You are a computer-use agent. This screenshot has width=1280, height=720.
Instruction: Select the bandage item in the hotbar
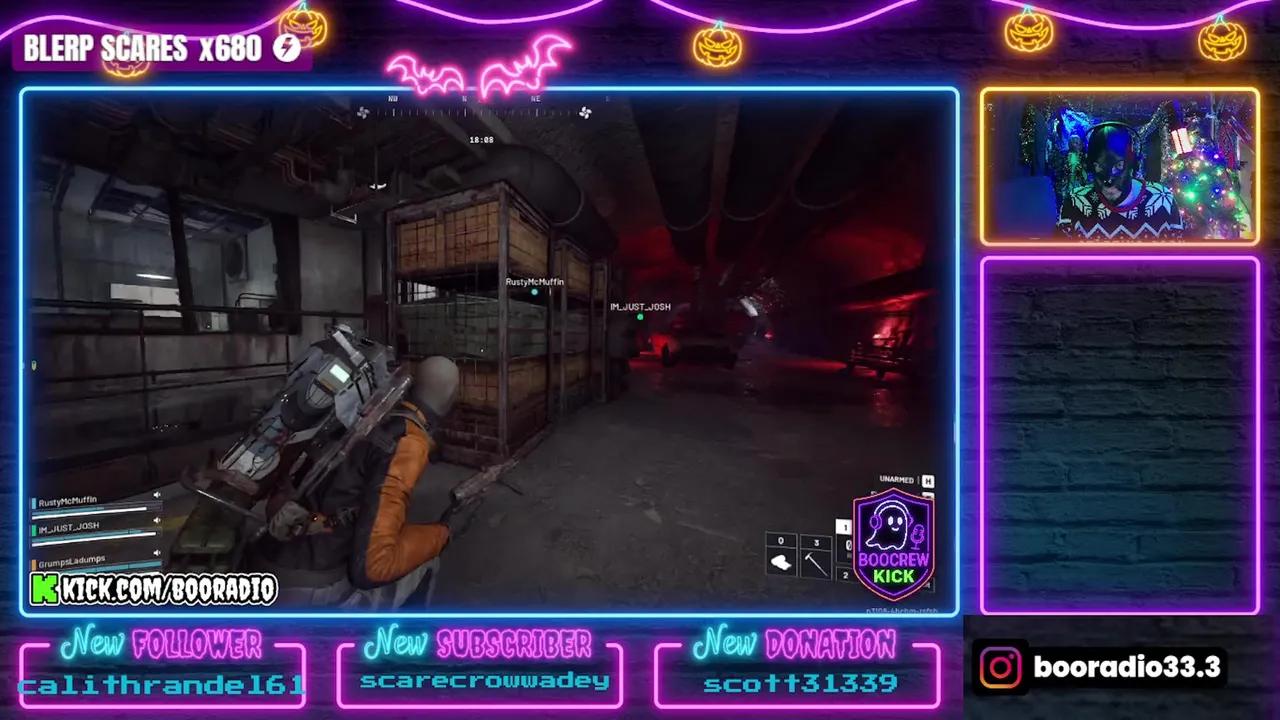782,562
